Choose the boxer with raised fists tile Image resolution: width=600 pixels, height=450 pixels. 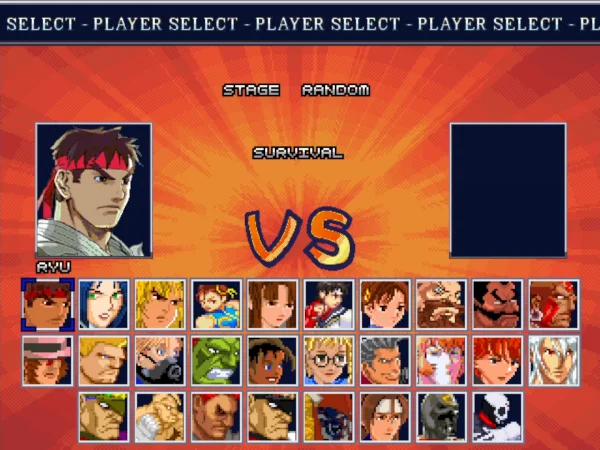pos(160,417)
